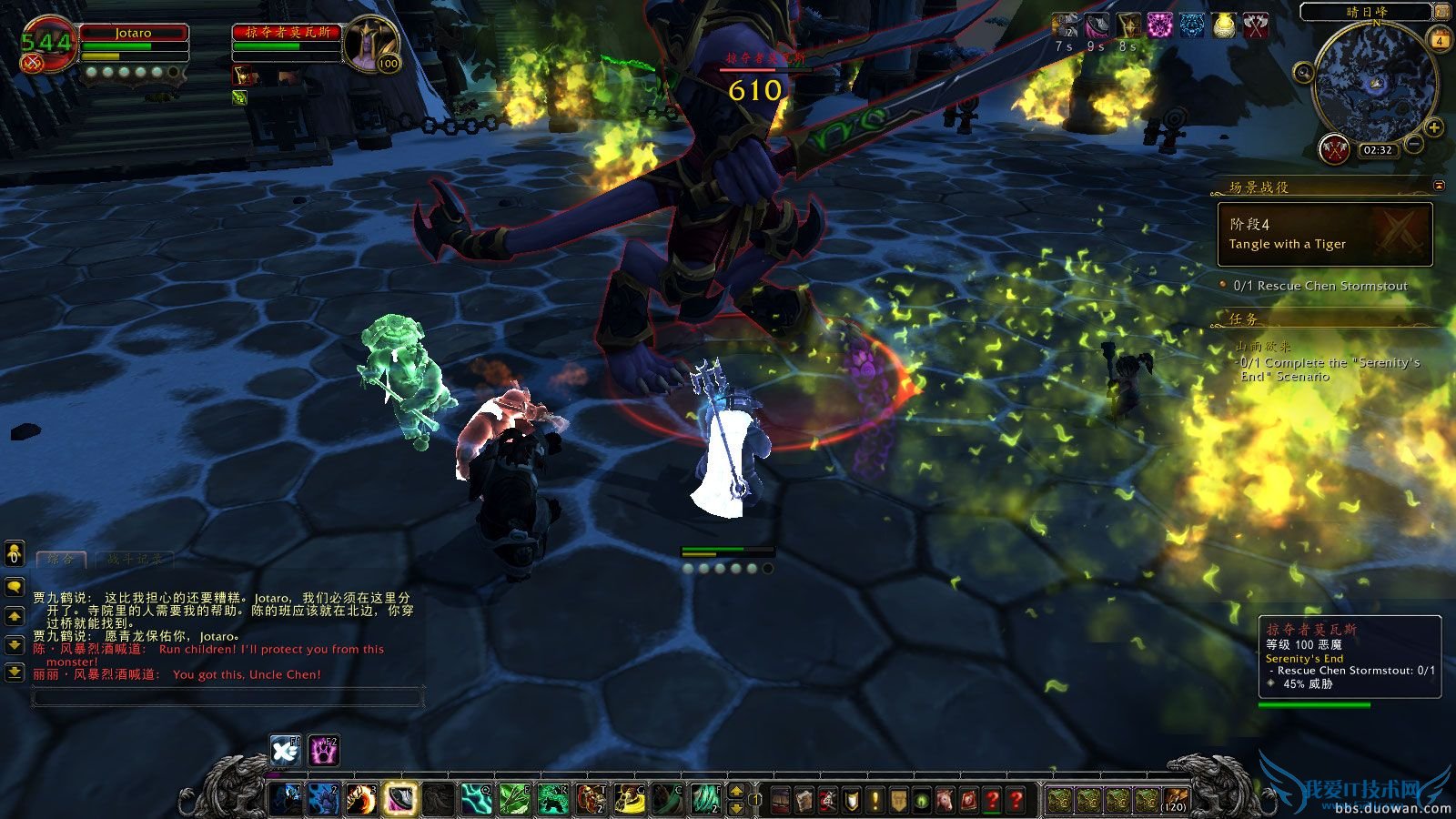Toggle the chat menu speech-bubble icon
The width and height of the screenshot is (1456, 819).
(15, 588)
